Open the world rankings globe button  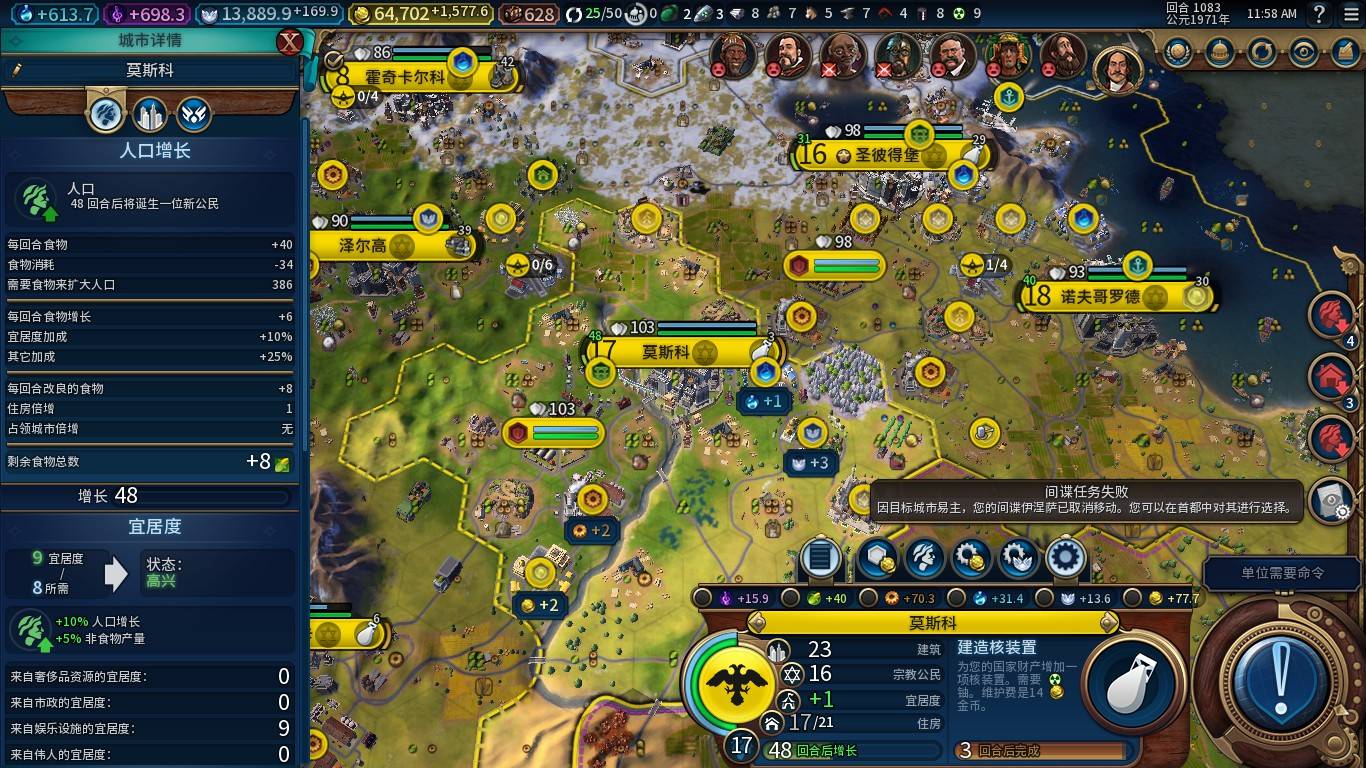tap(1177, 52)
